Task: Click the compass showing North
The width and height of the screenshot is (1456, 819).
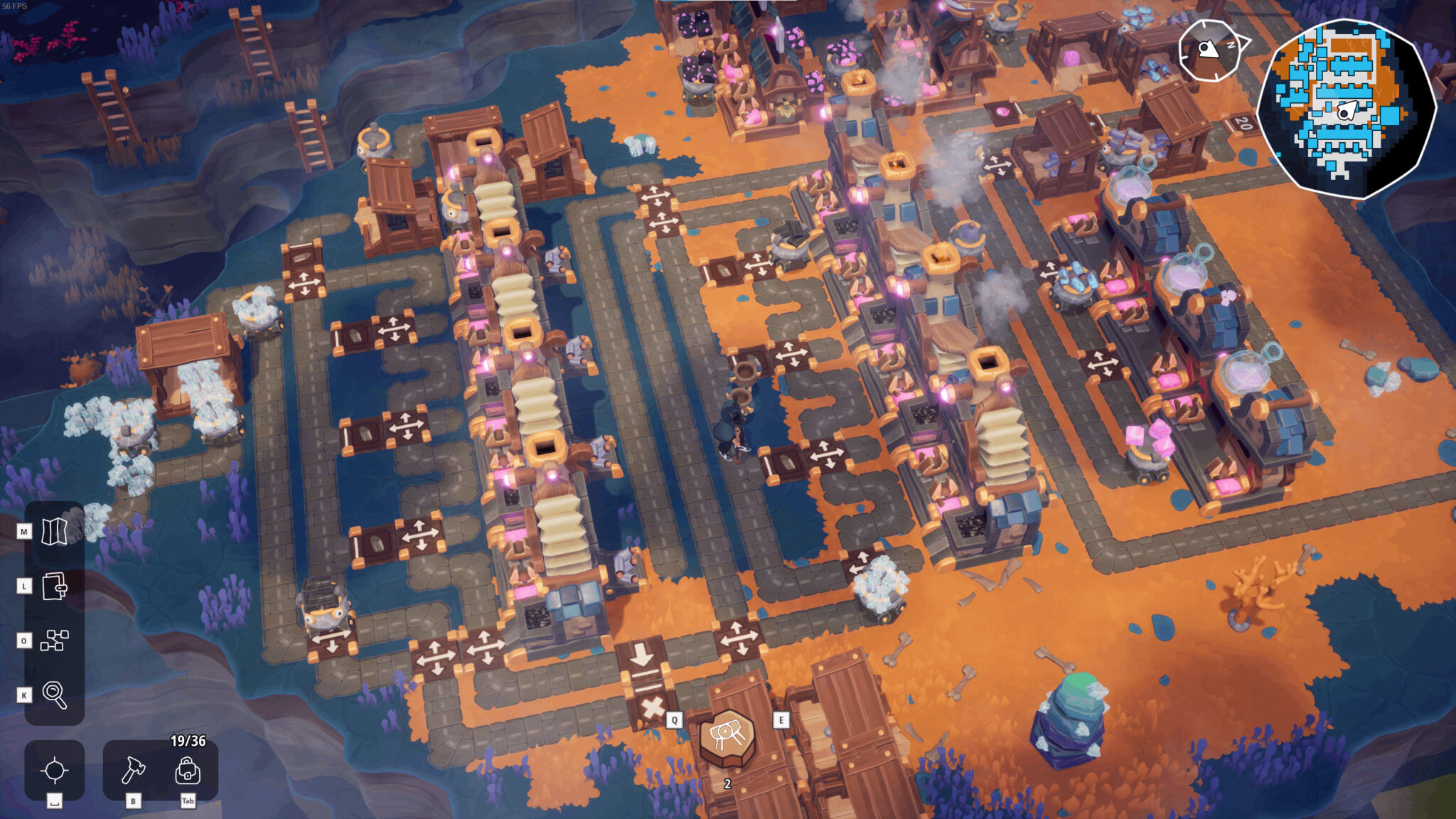Action: [x=1209, y=50]
